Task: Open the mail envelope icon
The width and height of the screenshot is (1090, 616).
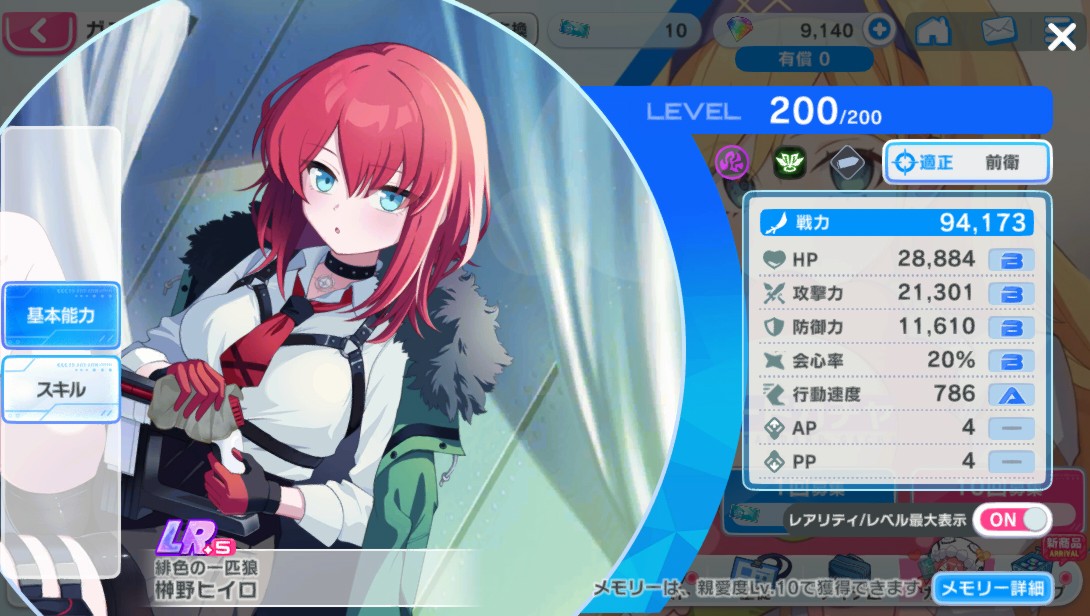Action: coord(998,31)
